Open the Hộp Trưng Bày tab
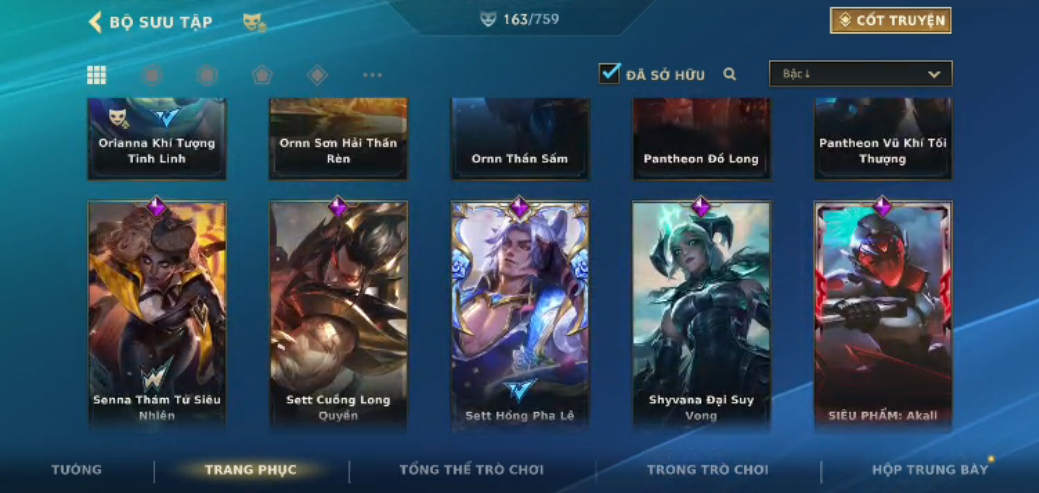The height and width of the screenshot is (493, 1039). coord(929,470)
